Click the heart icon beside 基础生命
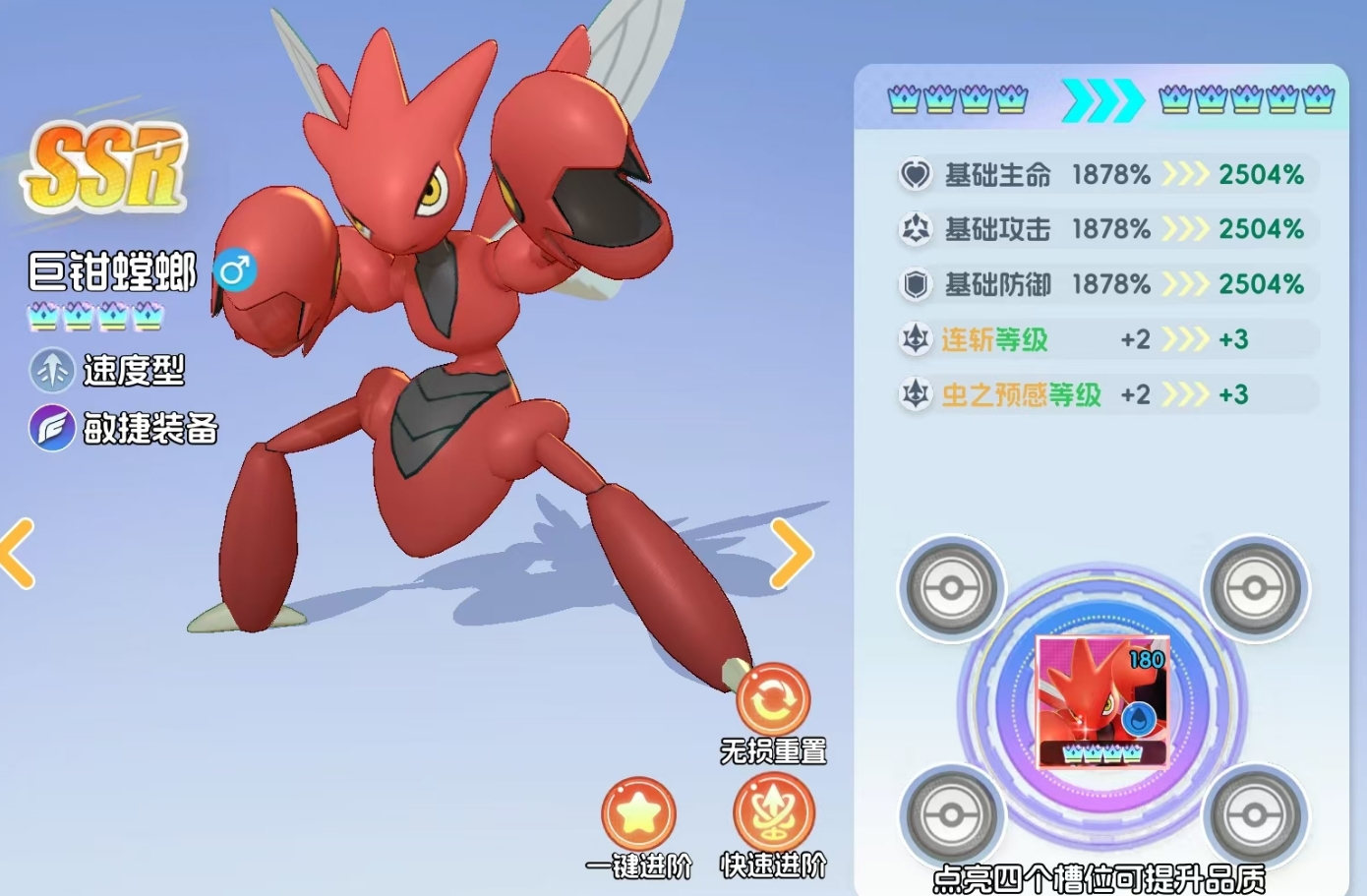The height and width of the screenshot is (896, 1367). tap(916, 174)
